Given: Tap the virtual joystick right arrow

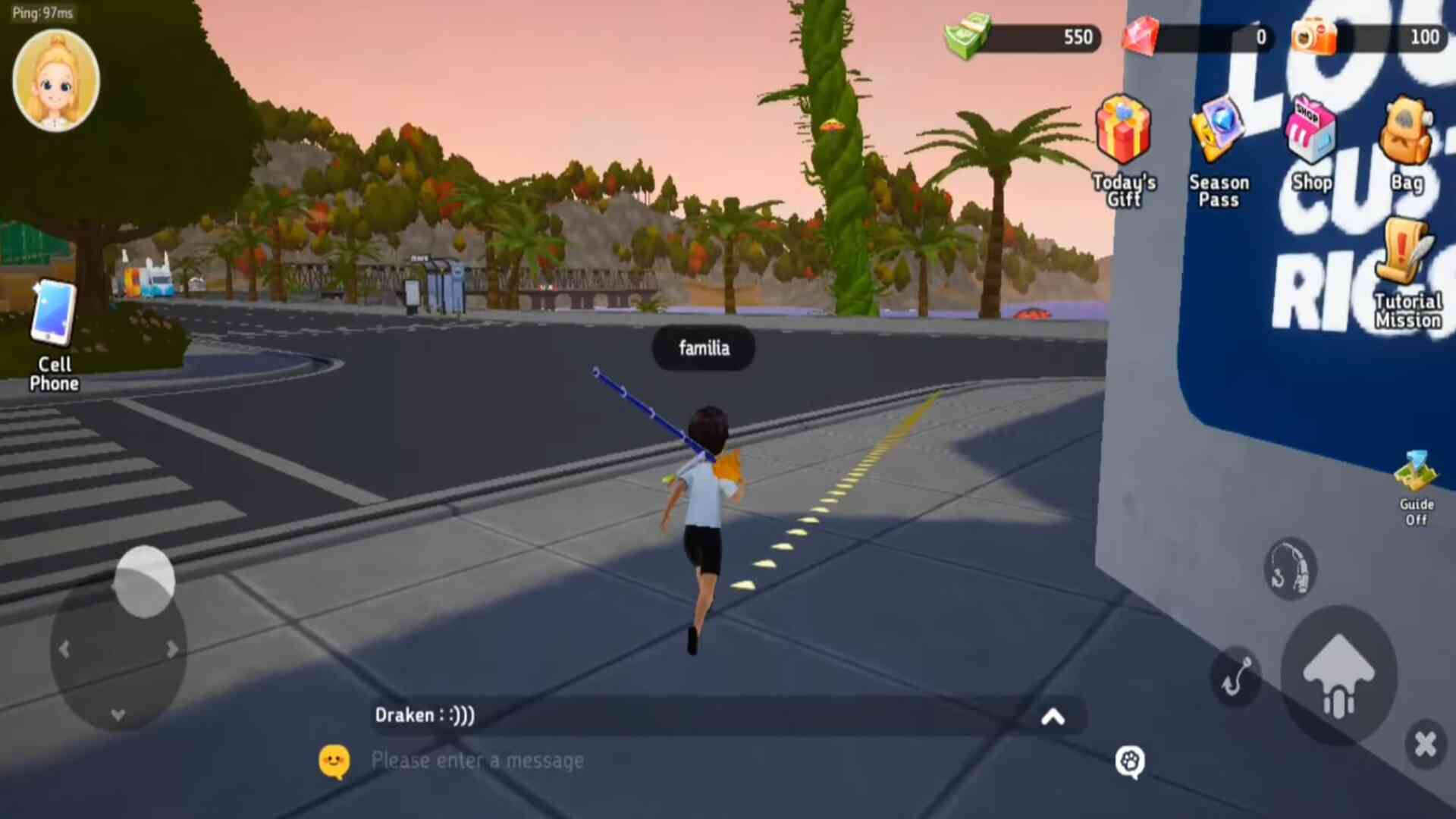Looking at the screenshot, I should (173, 650).
